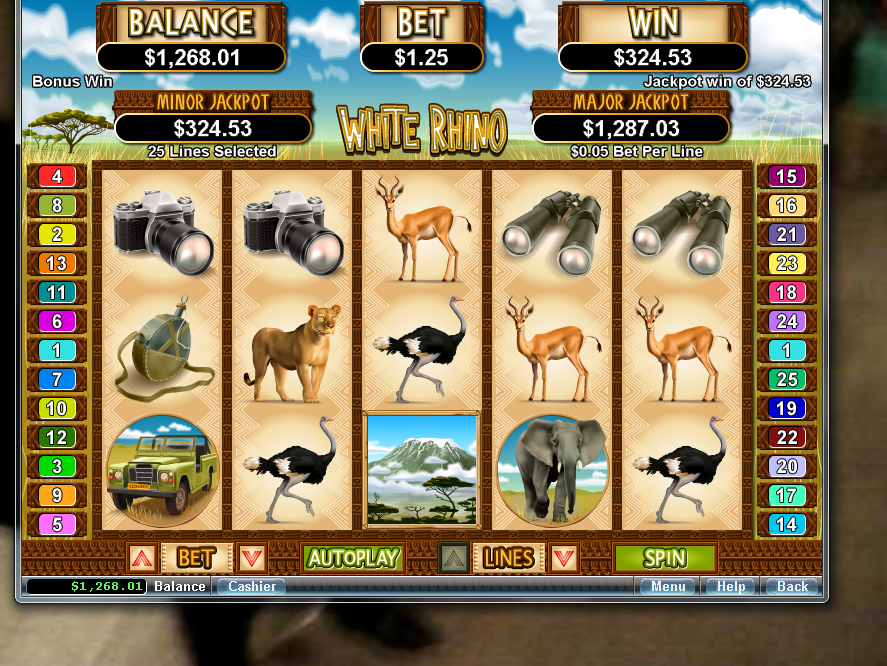Select payline 15 marker
887x666 pixels.
point(787,177)
